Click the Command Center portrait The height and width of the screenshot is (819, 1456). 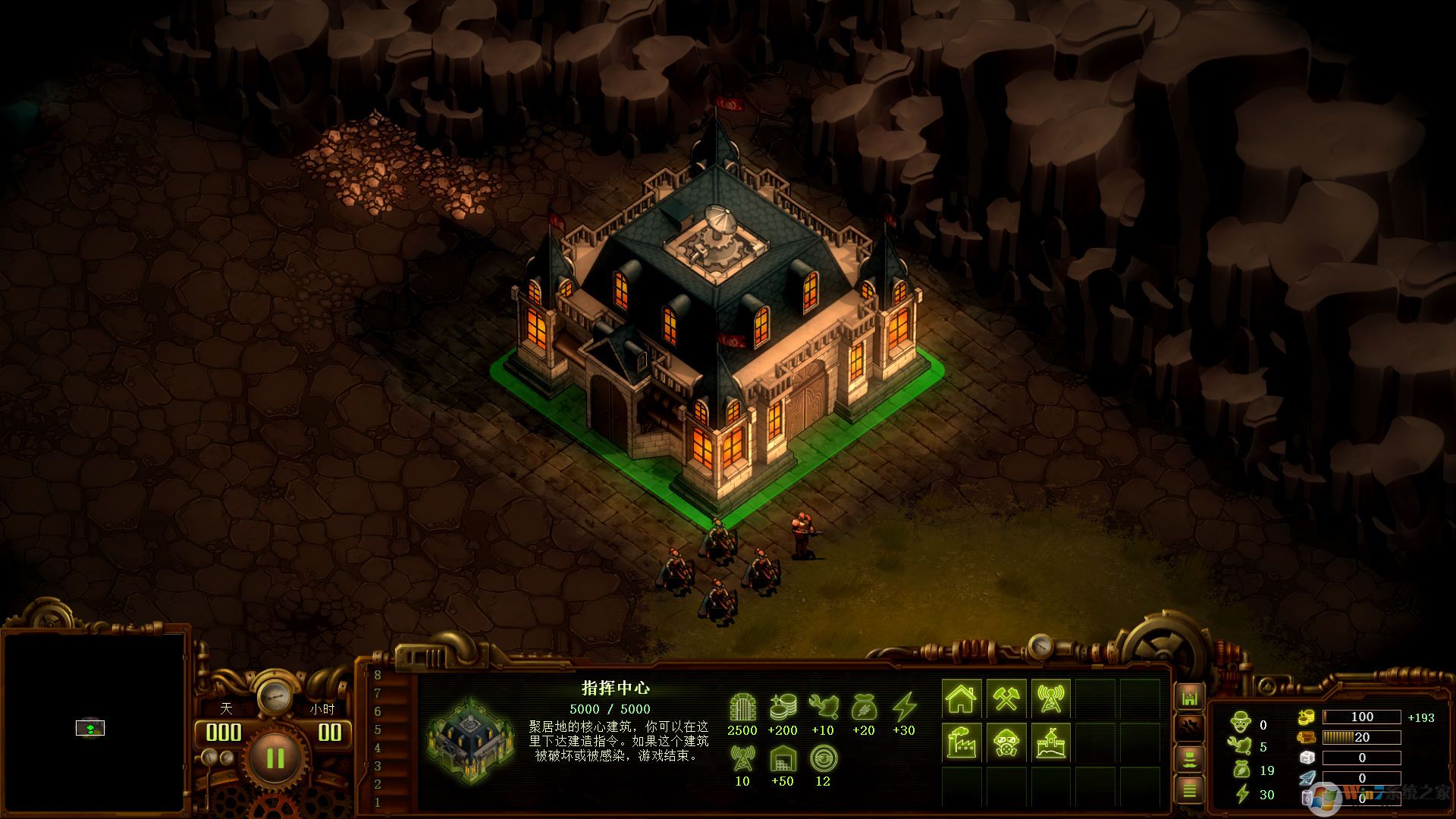(x=470, y=740)
